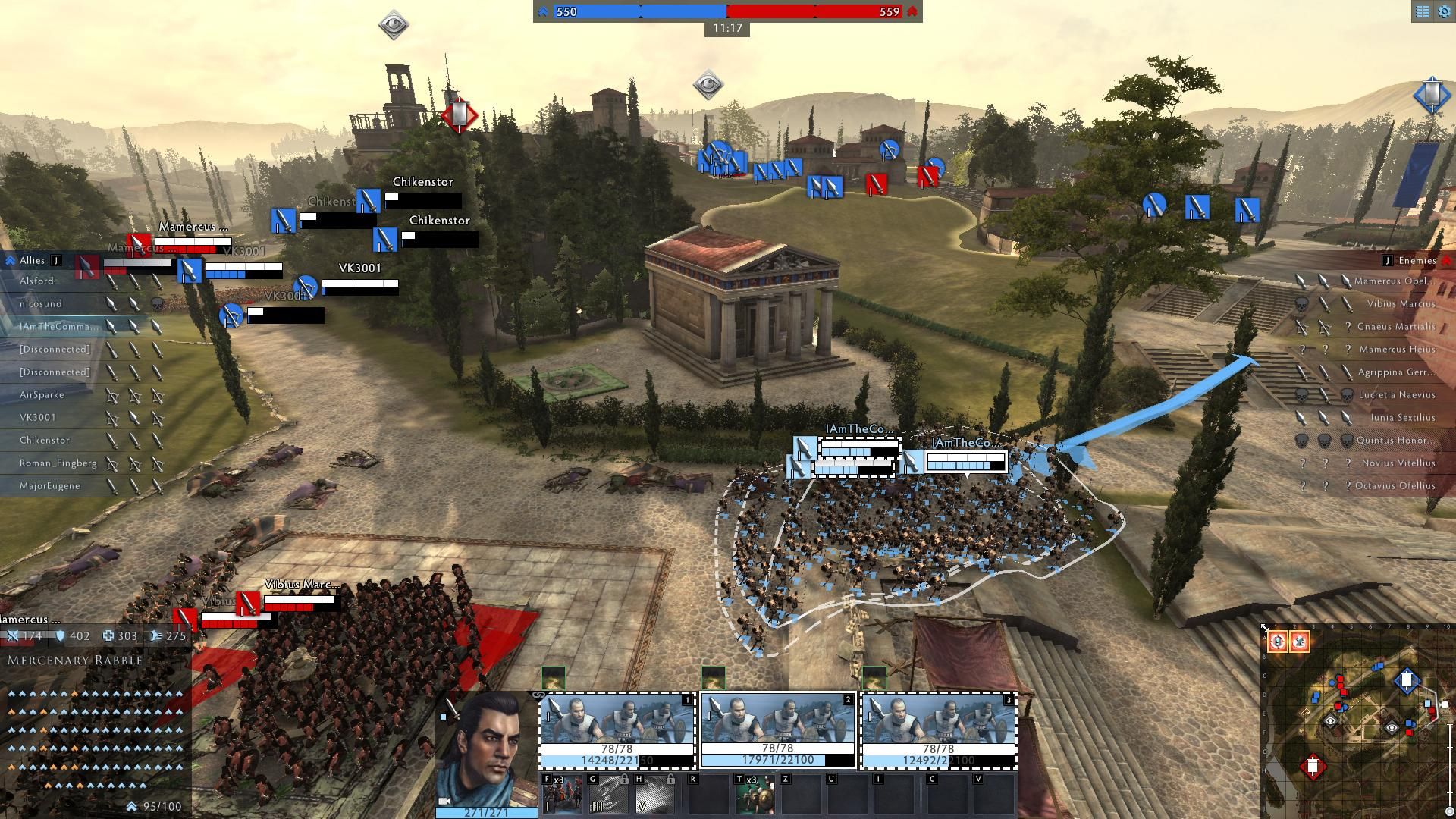Click the locked ability in slot H
1456x819 pixels.
click(x=654, y=794)
